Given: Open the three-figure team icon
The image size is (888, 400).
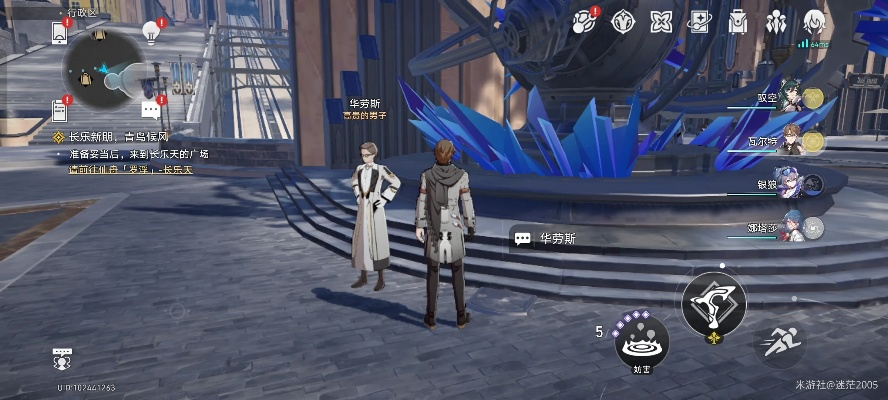Looking at the screenshot, I should coord(777,21).
